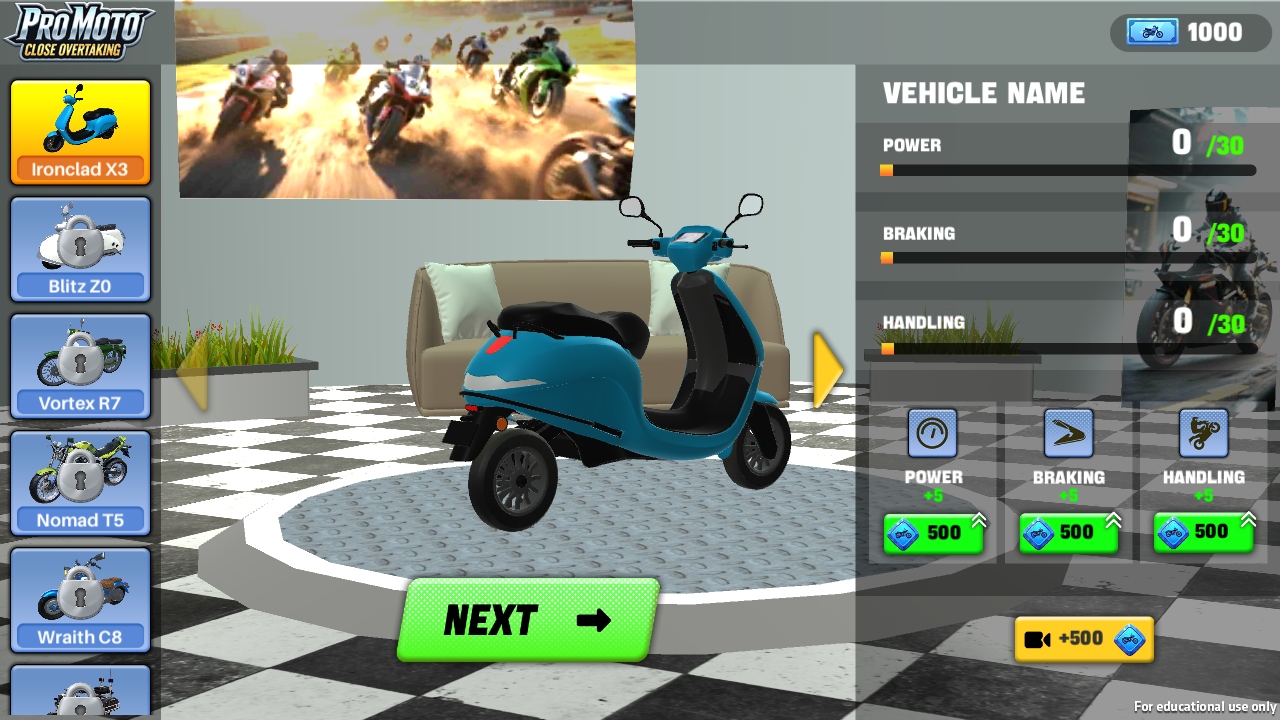Go to previous vehicle with left arrow
The height and width of the screenshot is (720, 1280).
click(x=194, y=372)
